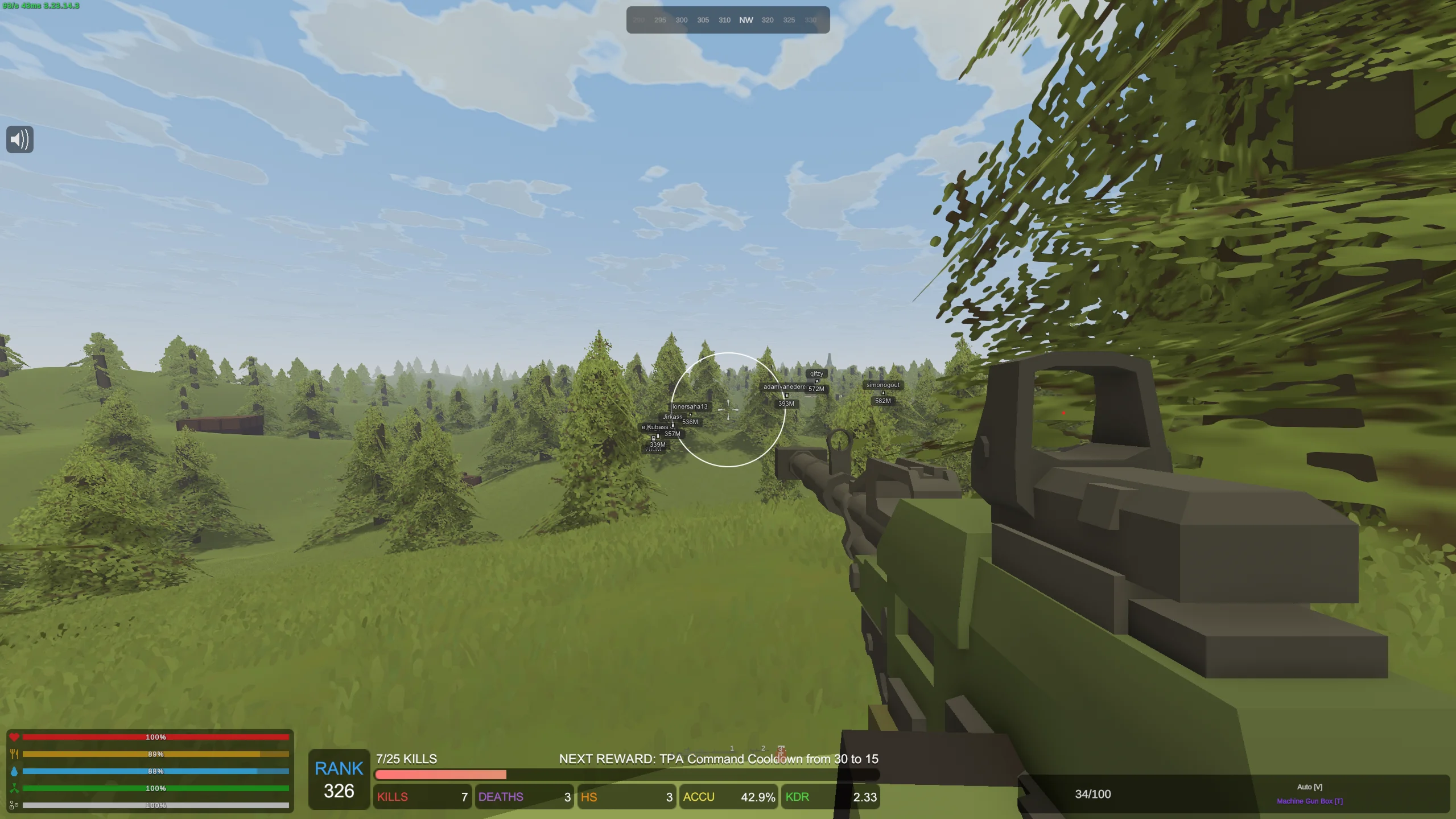Click the RANK 326 badge

coord(339,780)
